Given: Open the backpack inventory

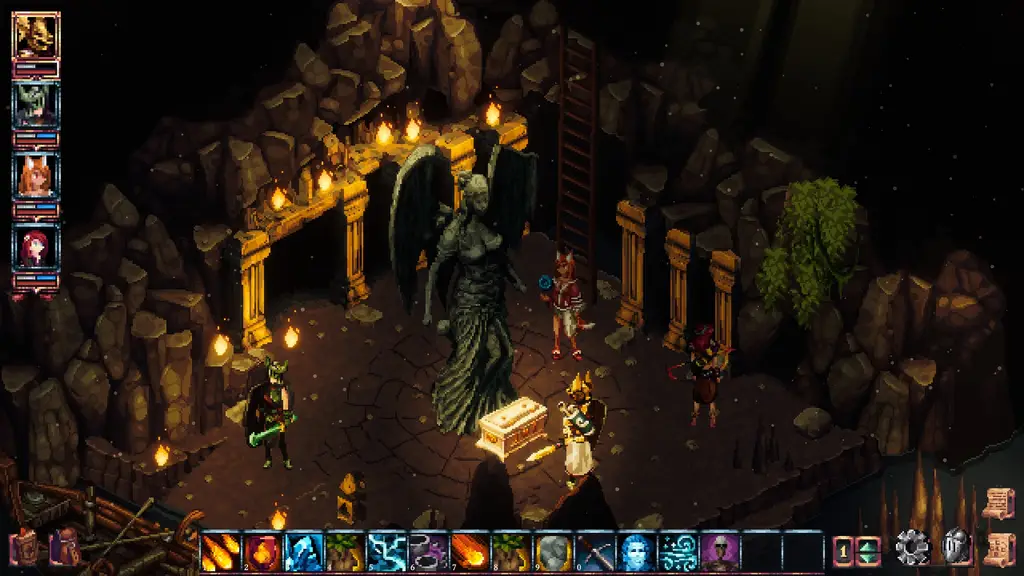Looking at the screenshot, I should tap(66, 547).
